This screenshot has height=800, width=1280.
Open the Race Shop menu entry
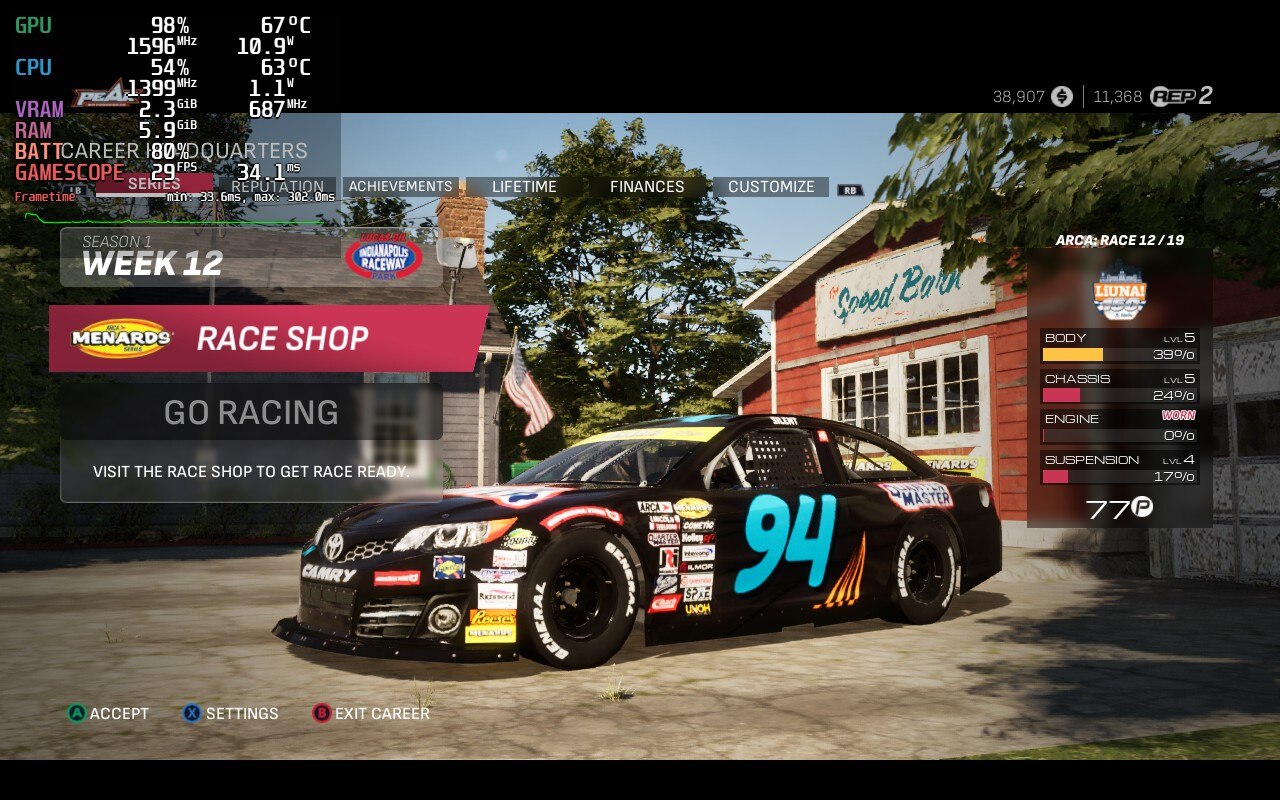click(x=268, y=339)
